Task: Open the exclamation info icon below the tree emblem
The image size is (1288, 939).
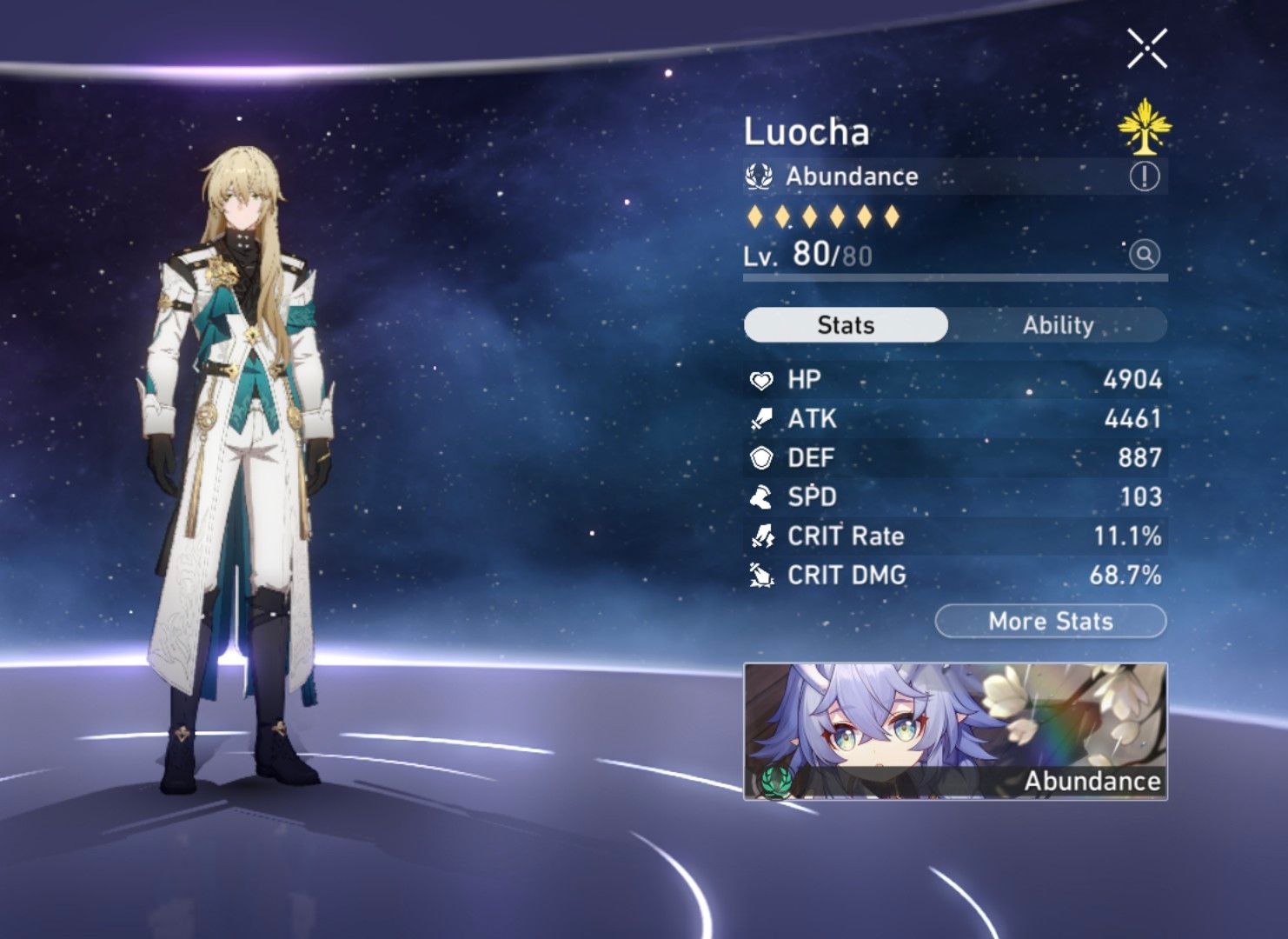Action: [1147, 176]
